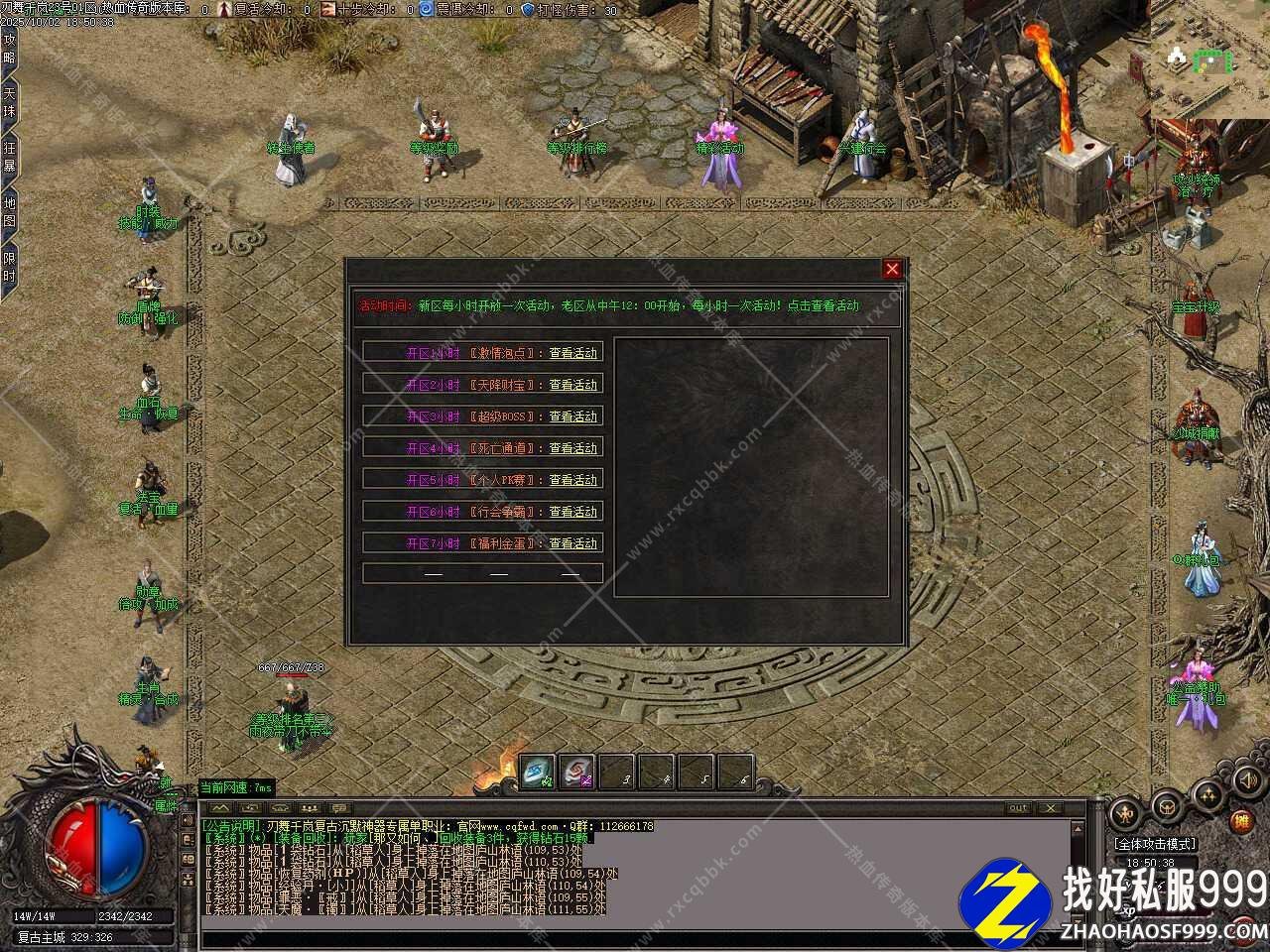View the 天降财宝 activity details
The height and width of the screenshot is (952, 1270).
[x=573, y=385]
